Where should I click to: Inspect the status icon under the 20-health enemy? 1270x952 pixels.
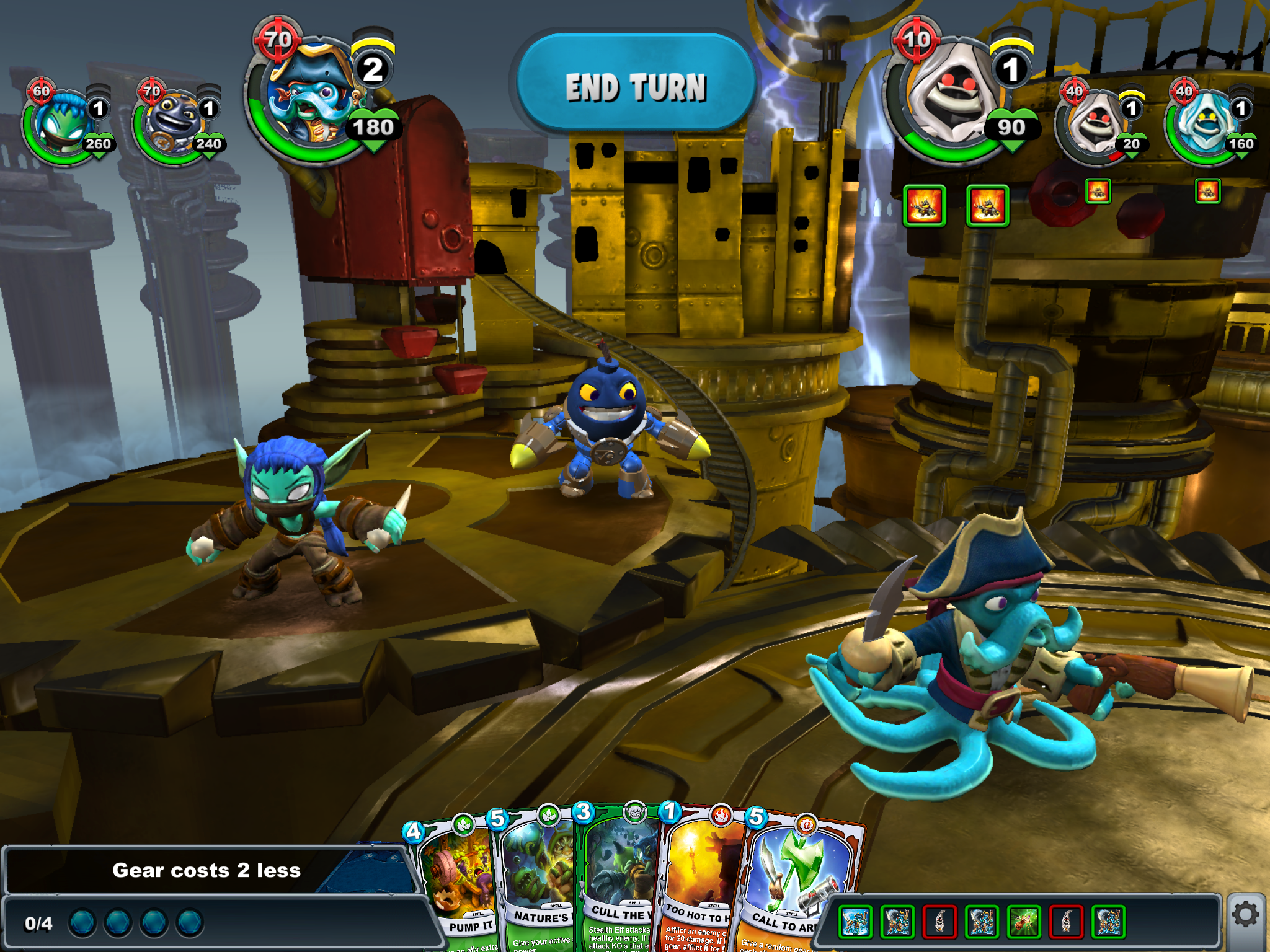click(1098, 192)
